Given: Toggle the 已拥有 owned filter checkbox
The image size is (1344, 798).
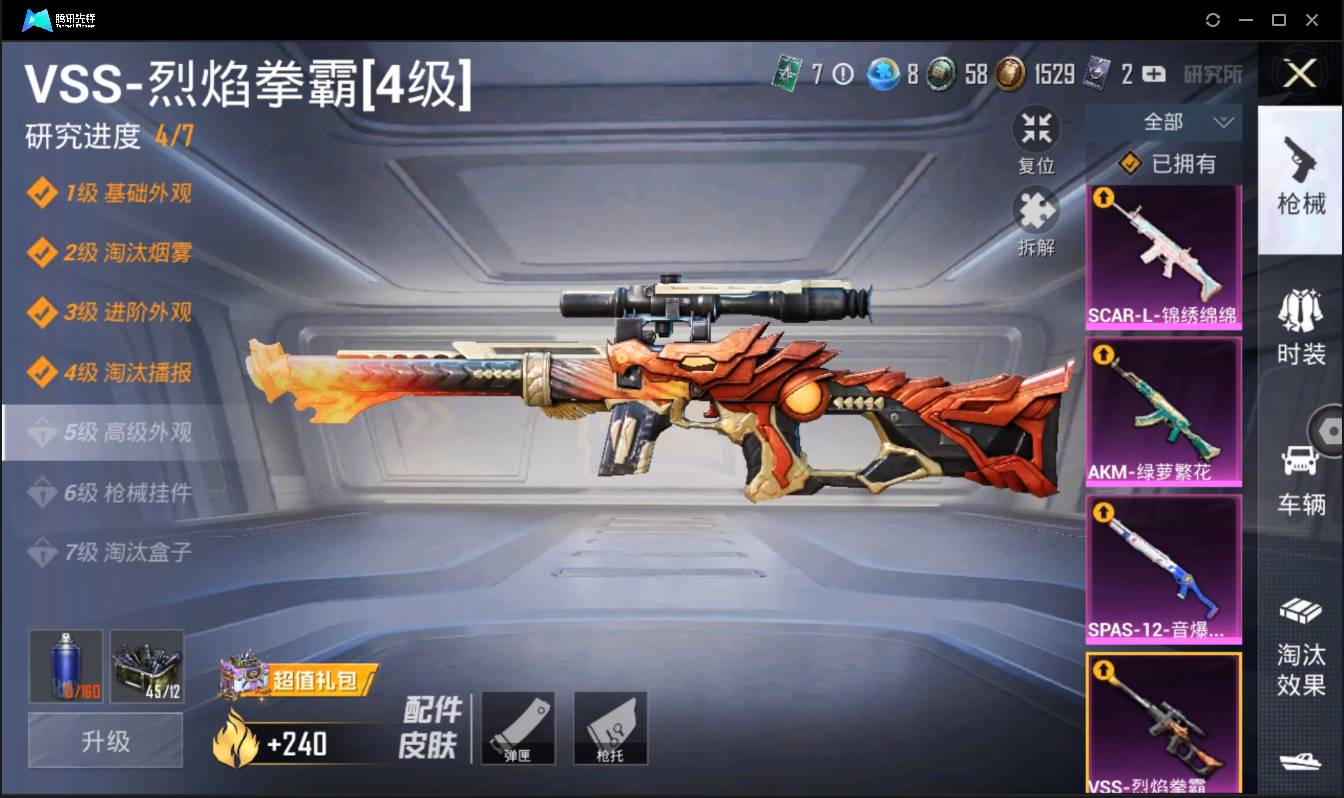Looking at the screenshot, I should [x=1130, y=164].
